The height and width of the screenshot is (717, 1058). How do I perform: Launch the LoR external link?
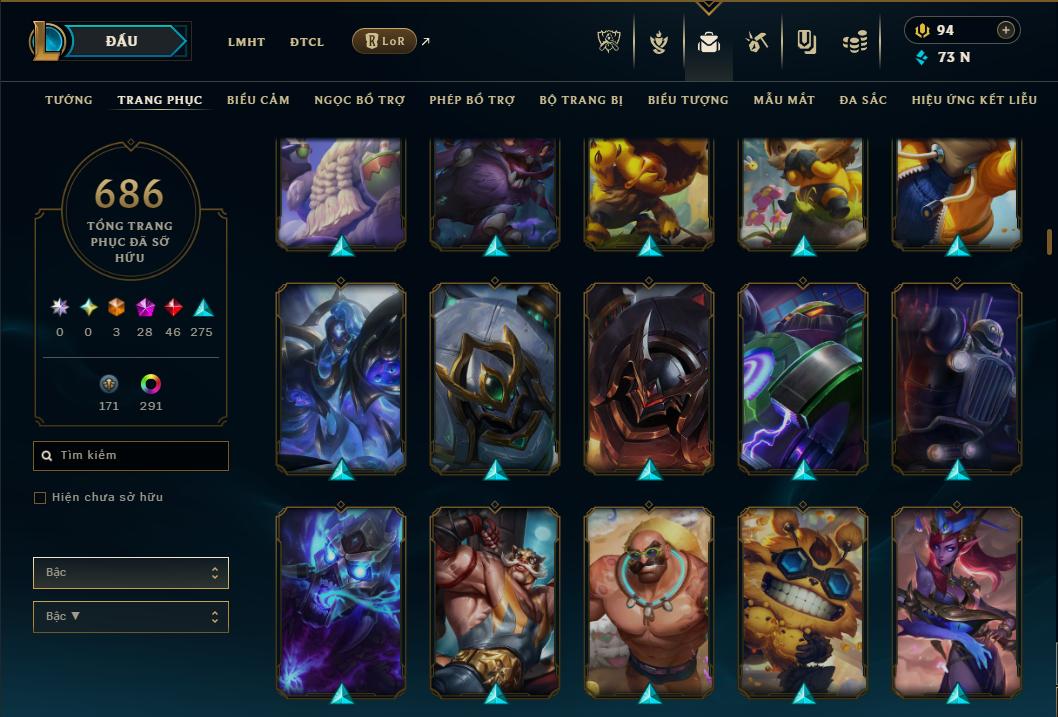point(385,41)
